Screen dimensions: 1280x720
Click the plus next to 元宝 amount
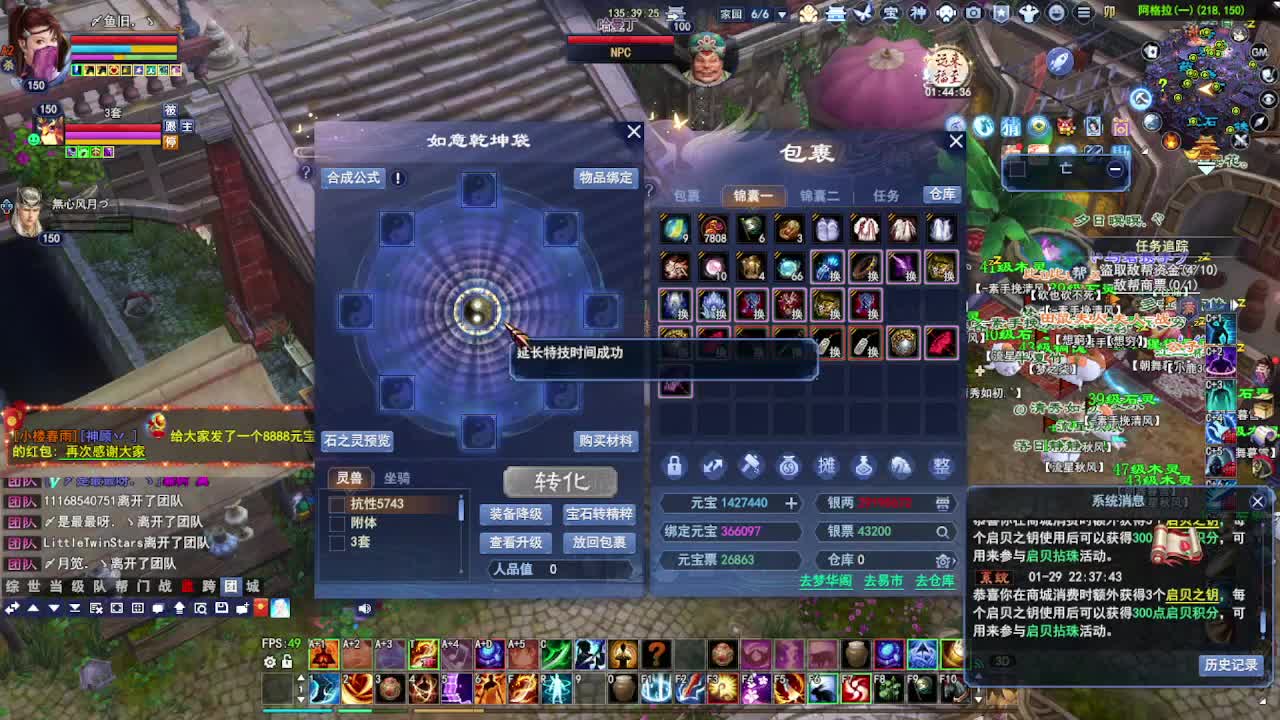pos(792,504)
